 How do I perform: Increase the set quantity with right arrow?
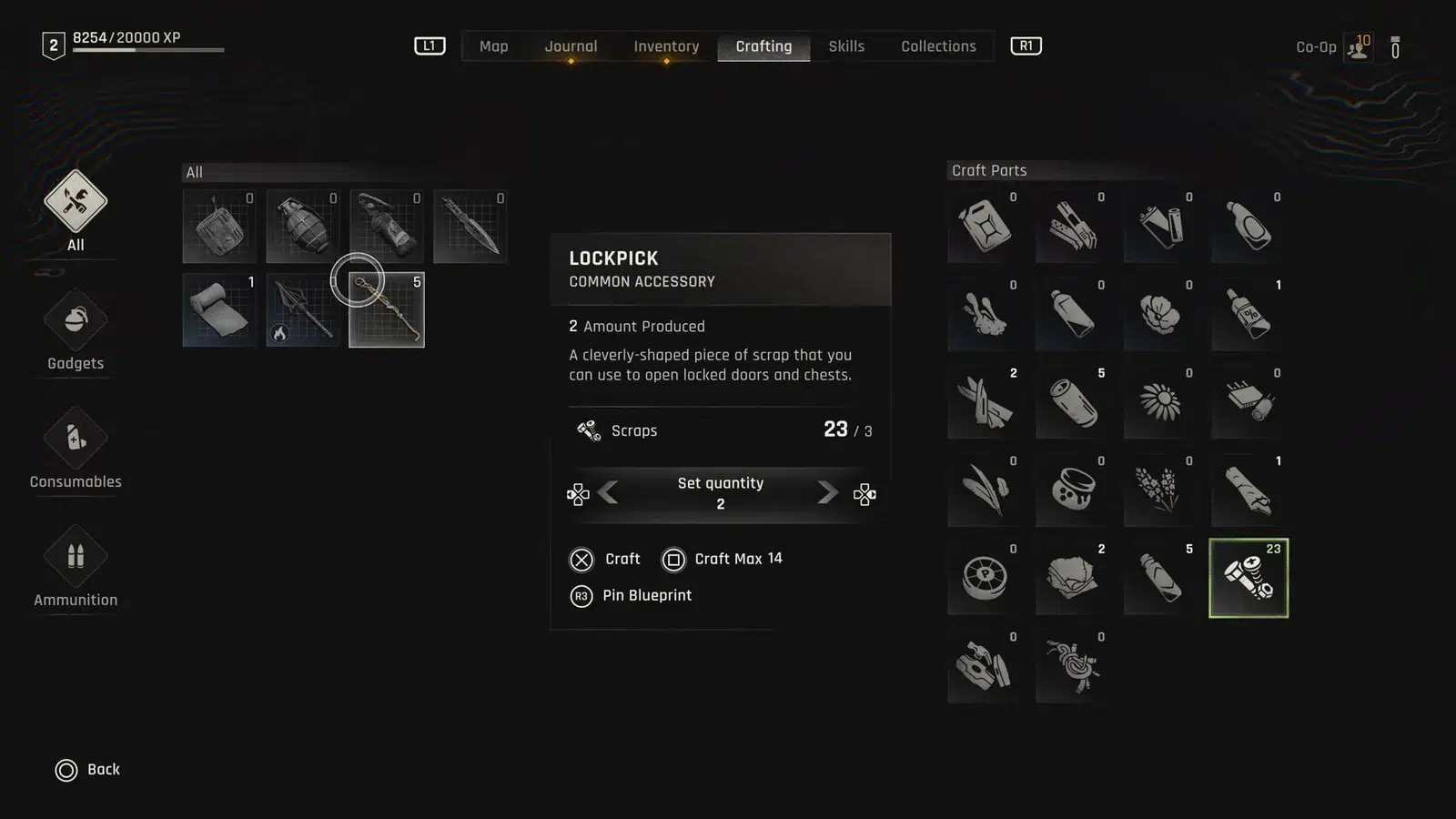coord(827,493)
